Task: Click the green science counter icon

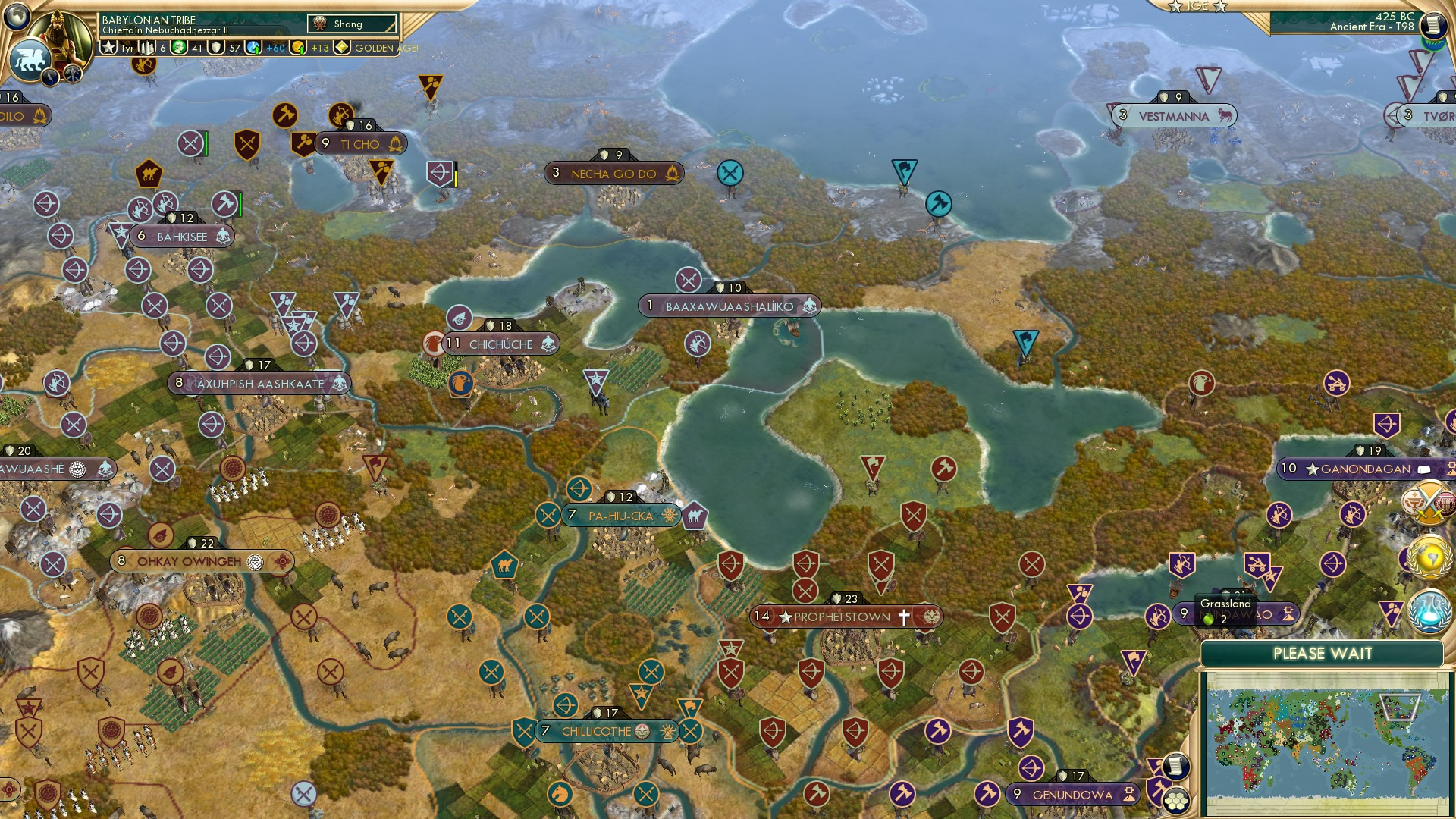Action: pyautogui.click(x=179, y=47)
